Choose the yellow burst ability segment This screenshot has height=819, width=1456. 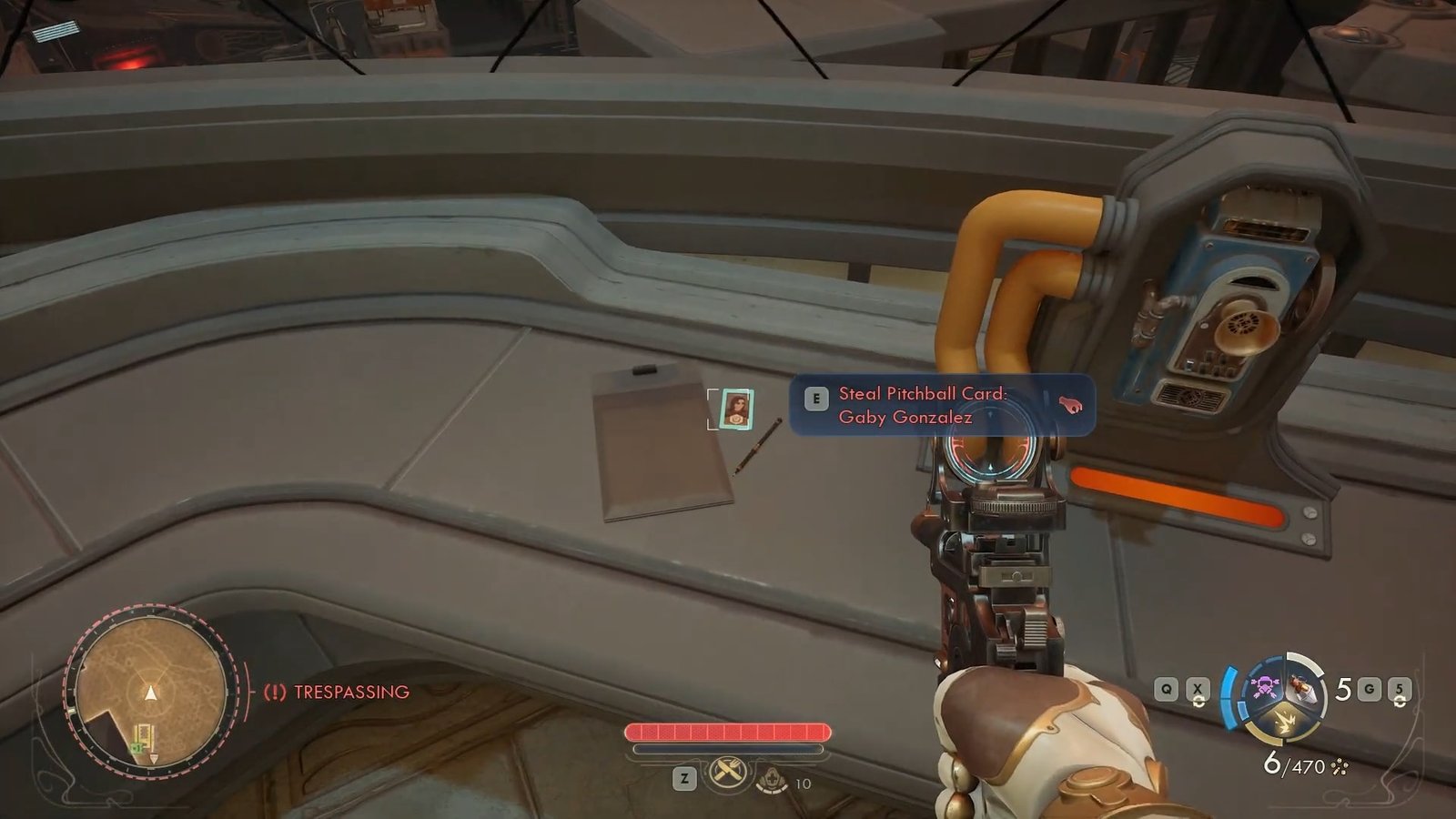pyautogui.click(x=1285, y=723)
